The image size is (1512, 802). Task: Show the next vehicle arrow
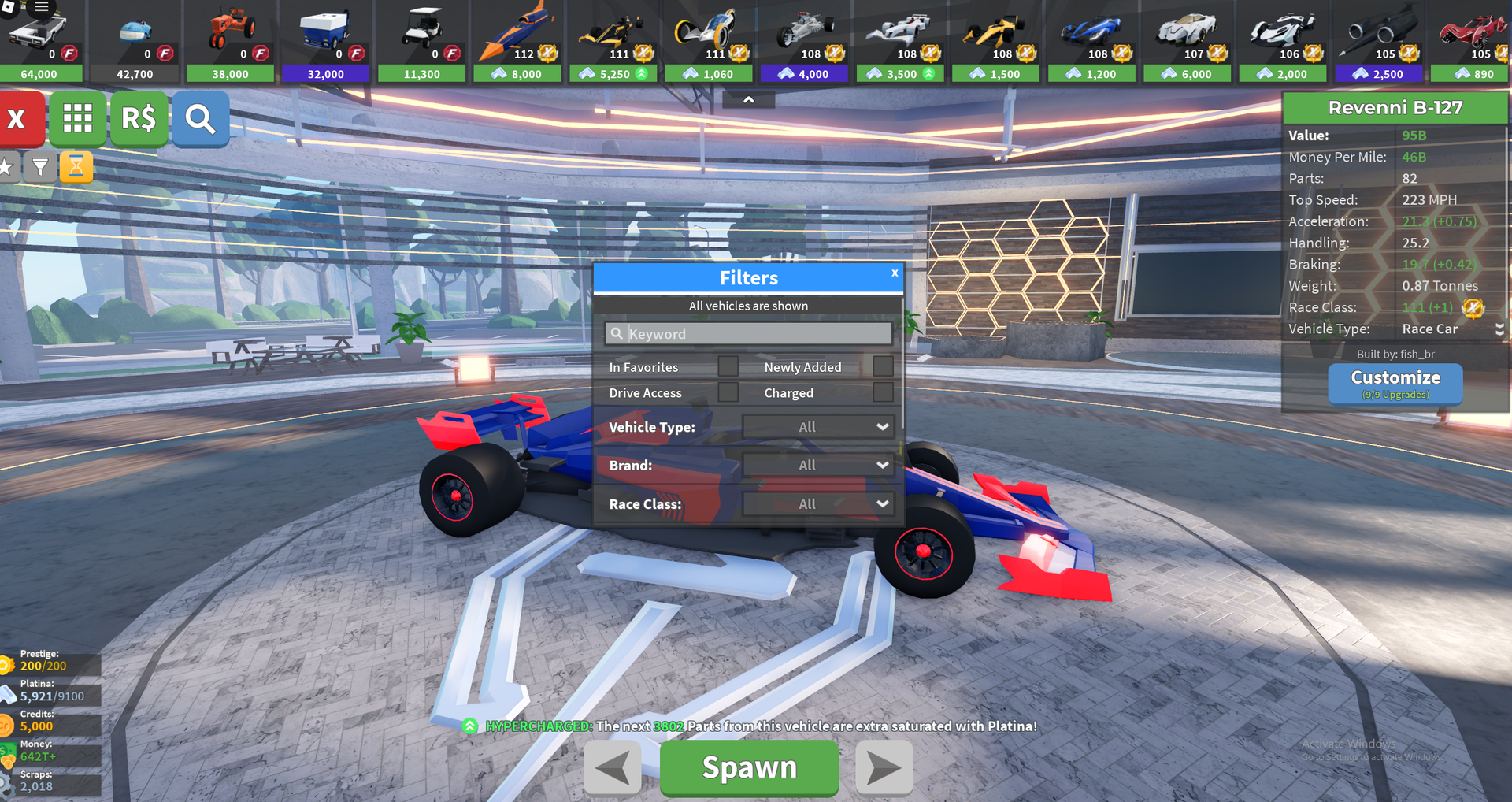click(884, 768)
